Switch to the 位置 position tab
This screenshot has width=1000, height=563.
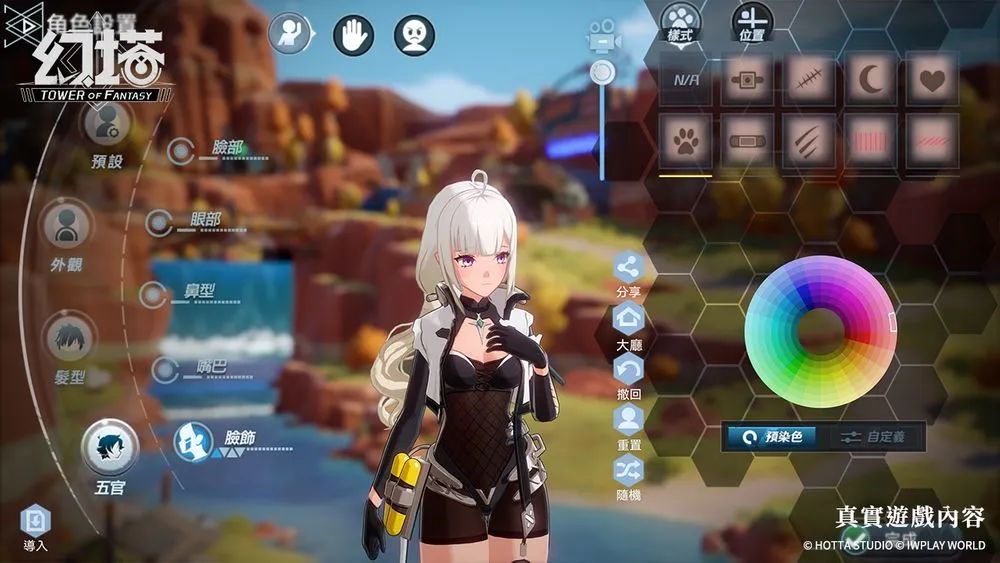point(752,20)
